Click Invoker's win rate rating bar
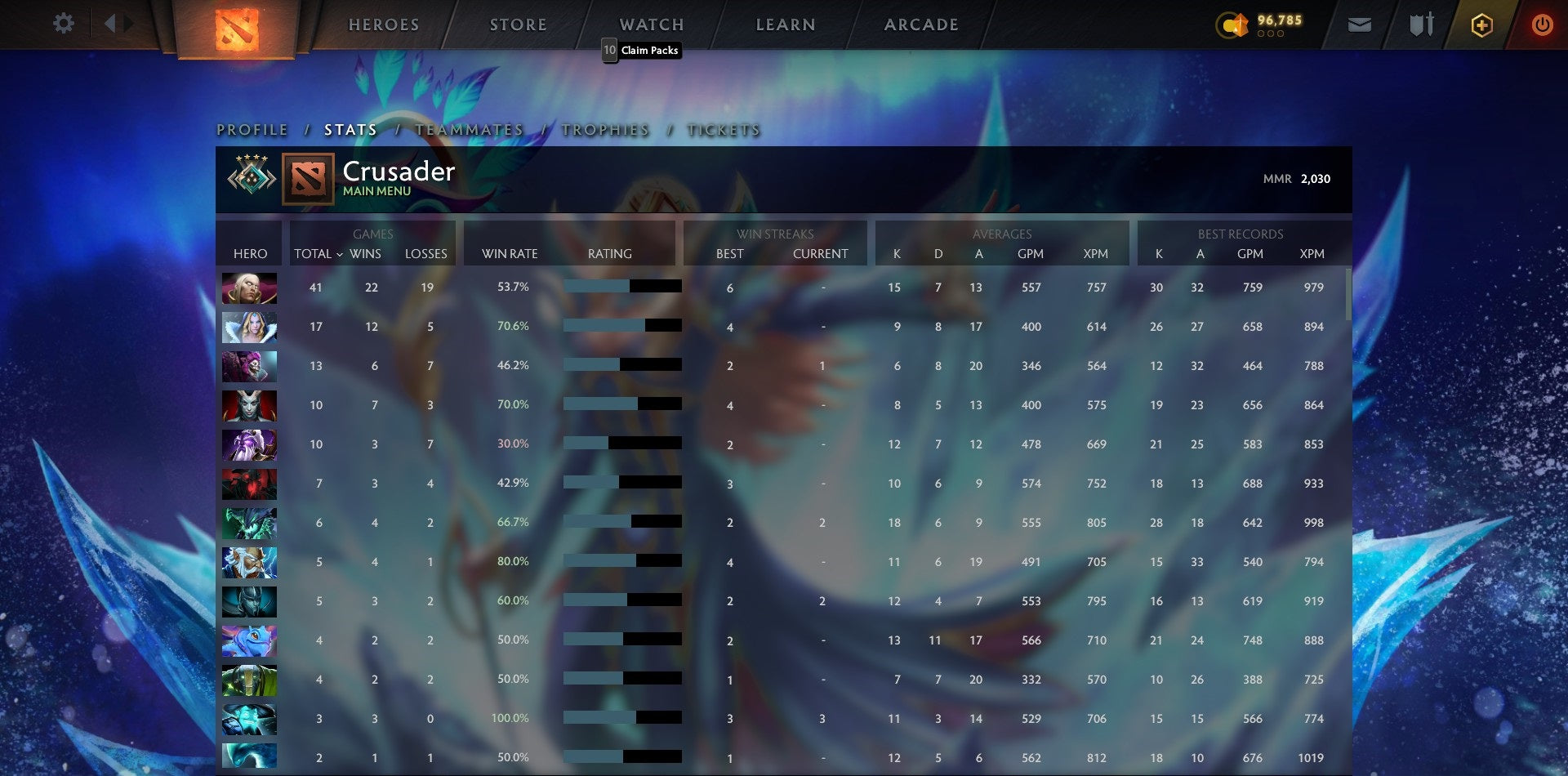1568x776 pixels. tap(623, 287)
